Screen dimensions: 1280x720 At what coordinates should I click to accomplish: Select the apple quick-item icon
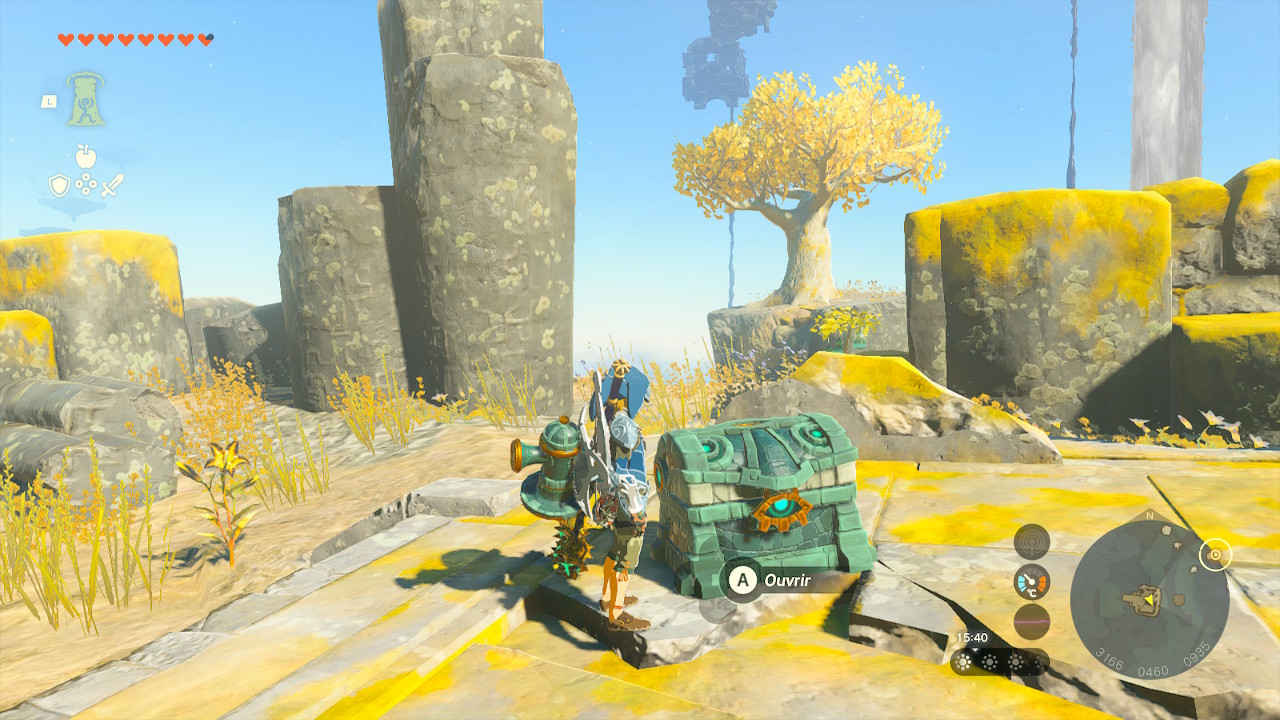click(86, 156)
